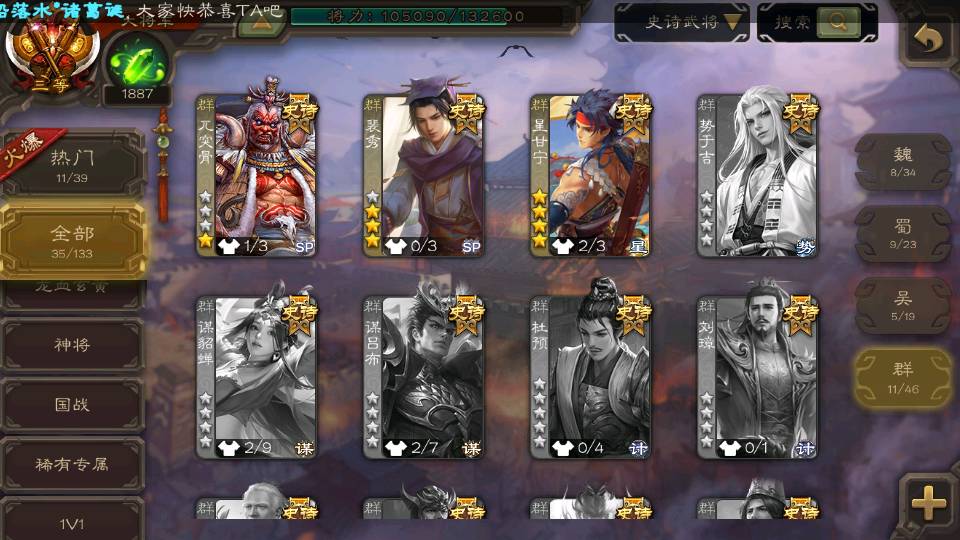Choose the 国战 category
Viewport: 960px width, 540px height.
tap(72, 405)
